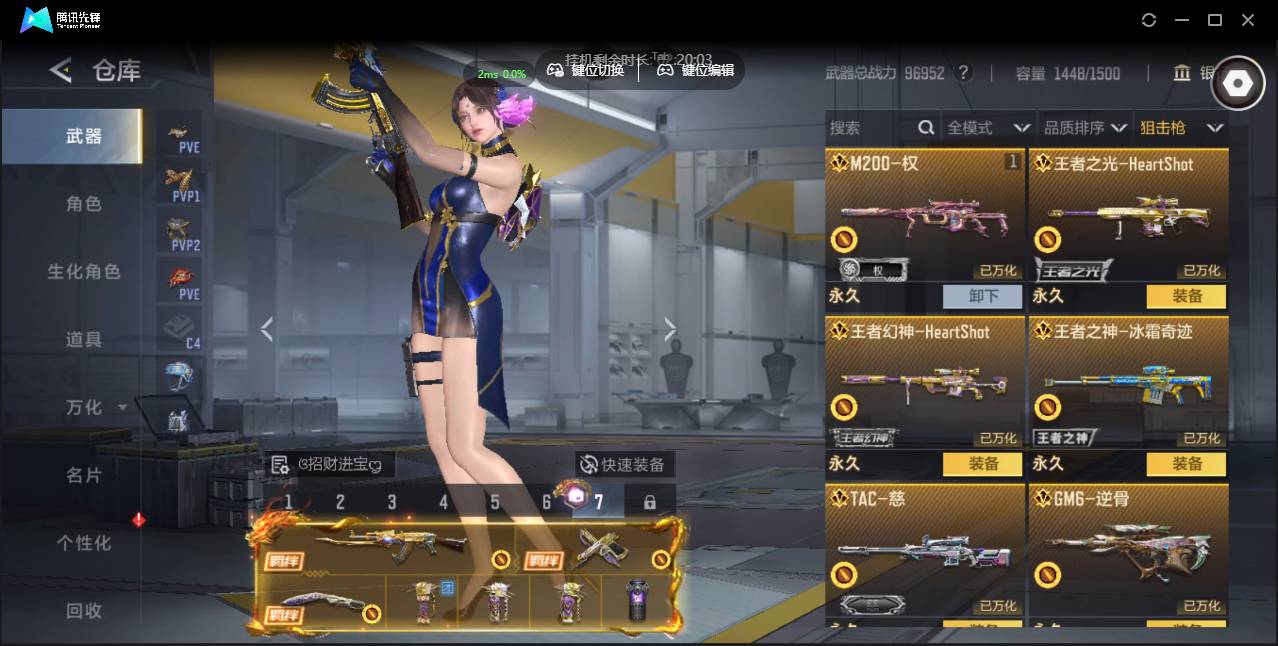Viewport: 1278px width, 646px height.
Task: Choose the 个性化 customization tab
Action: (84, 543)
